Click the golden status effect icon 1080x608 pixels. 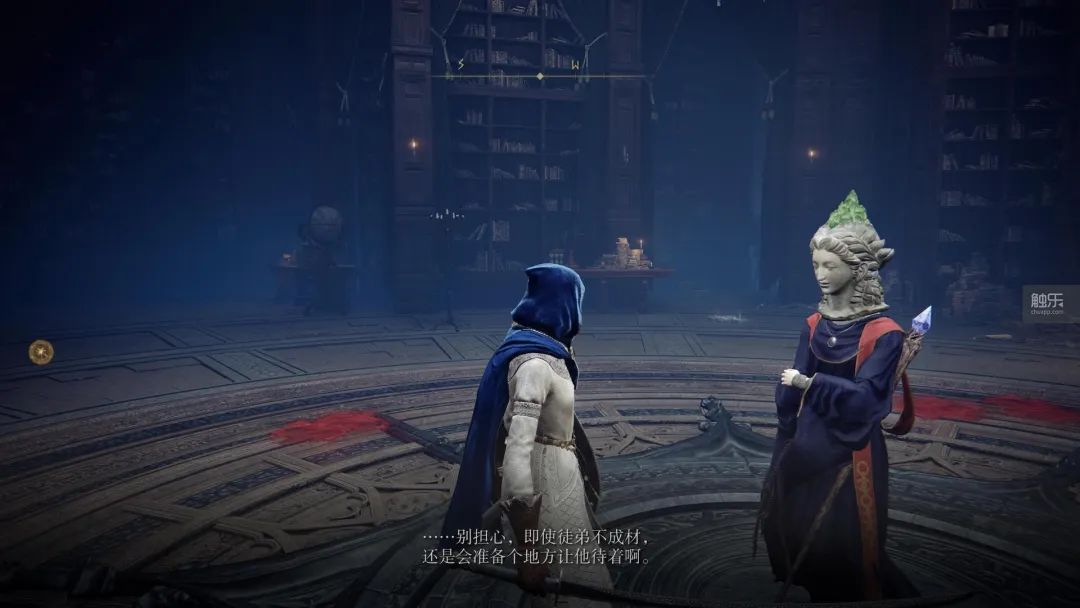click(41, 351)
